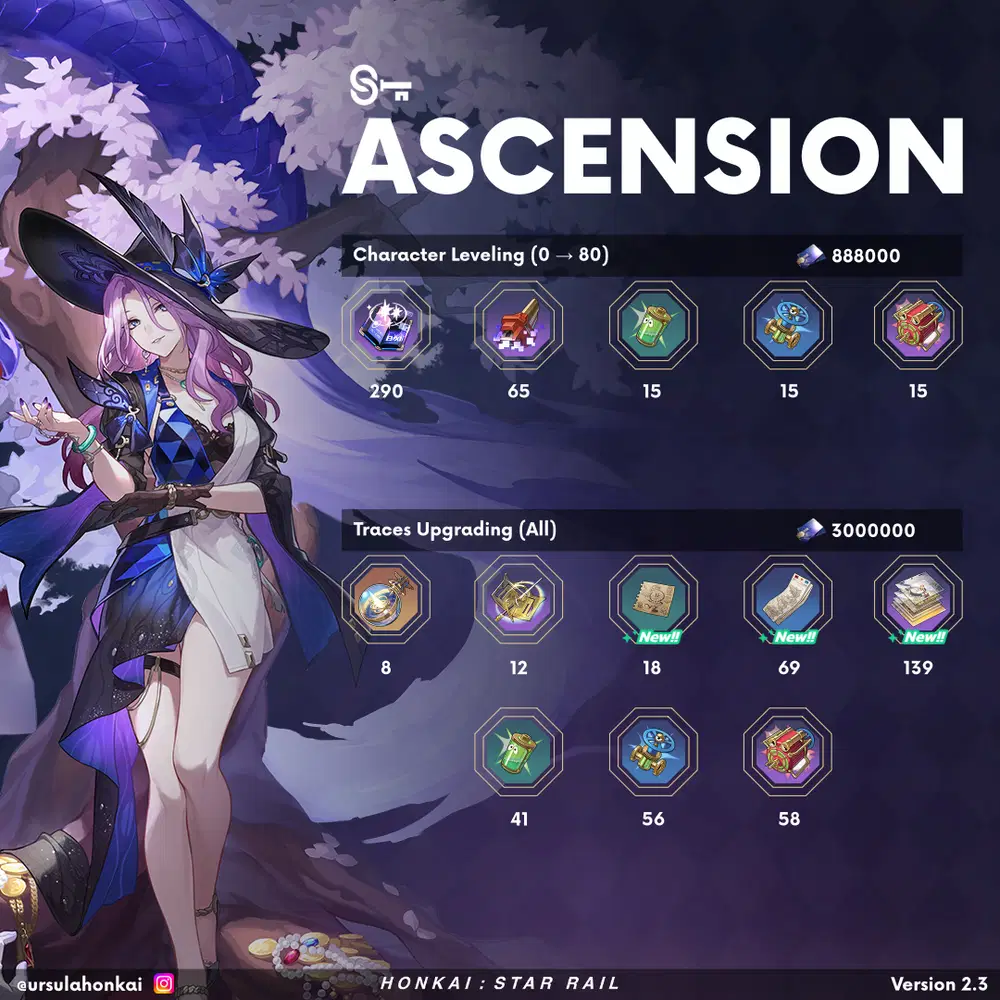The image size is (1000, 1000).
Task: Pick the red engine icon with count 15
Action: pos(918,326)
